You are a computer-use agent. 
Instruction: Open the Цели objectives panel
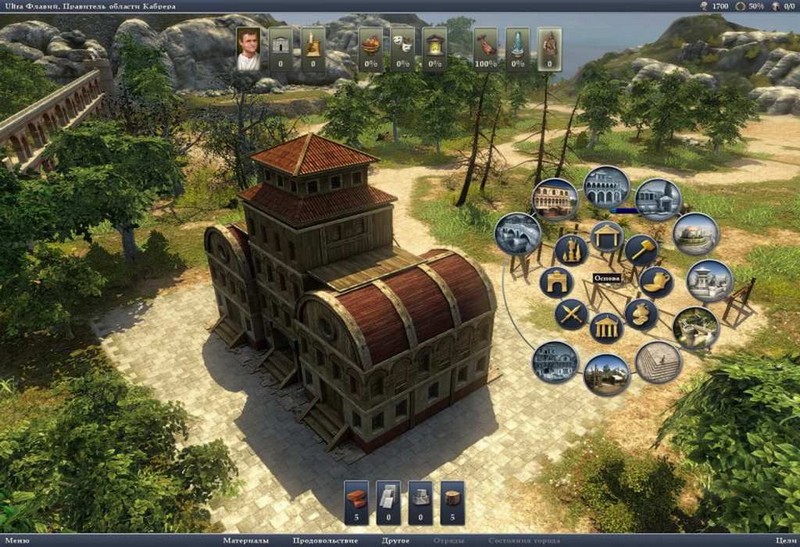[x=785, y=541]
